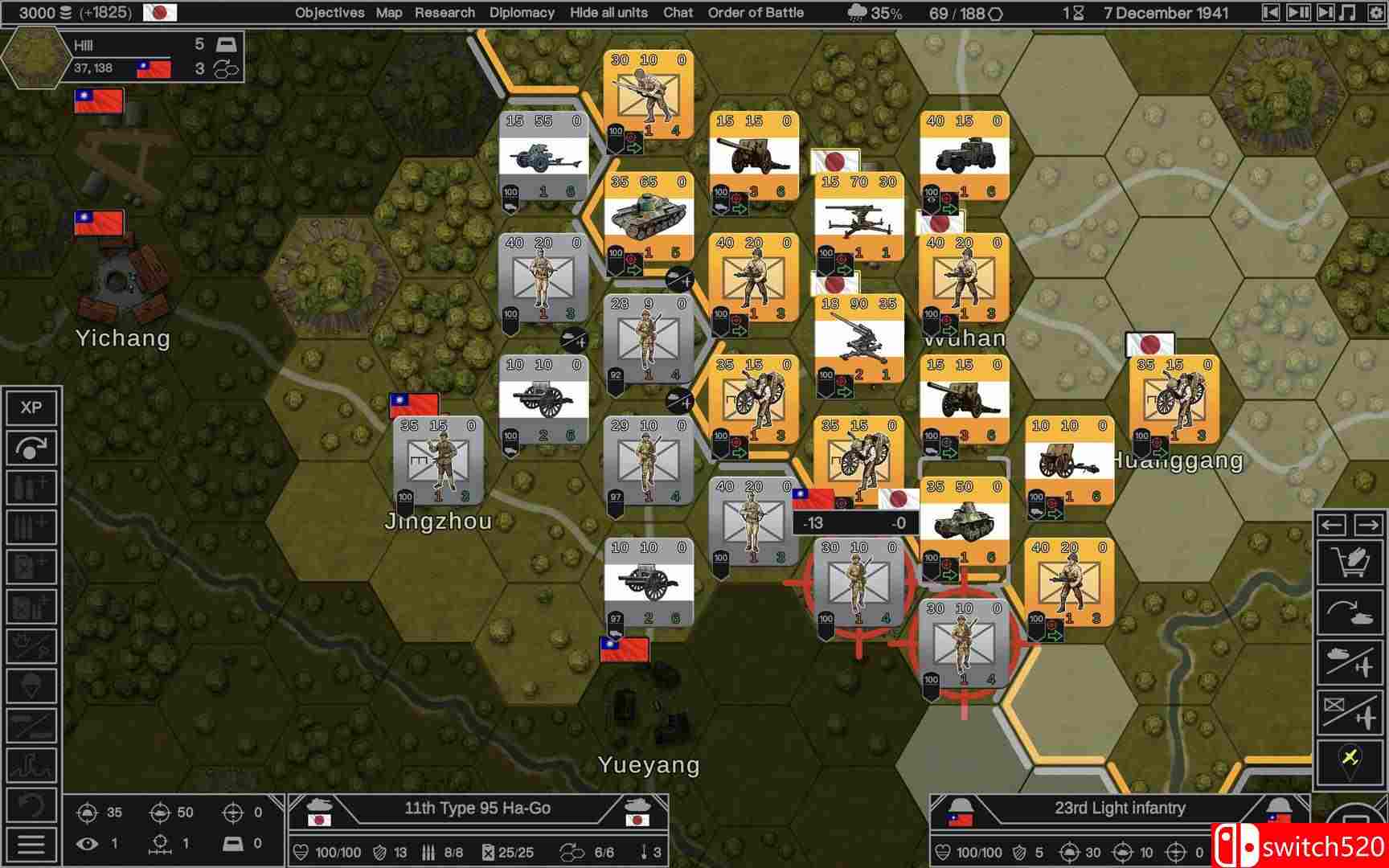1389x868 pixels.
Task: Toggle Hide all units
Action: (x=607, y=12)
